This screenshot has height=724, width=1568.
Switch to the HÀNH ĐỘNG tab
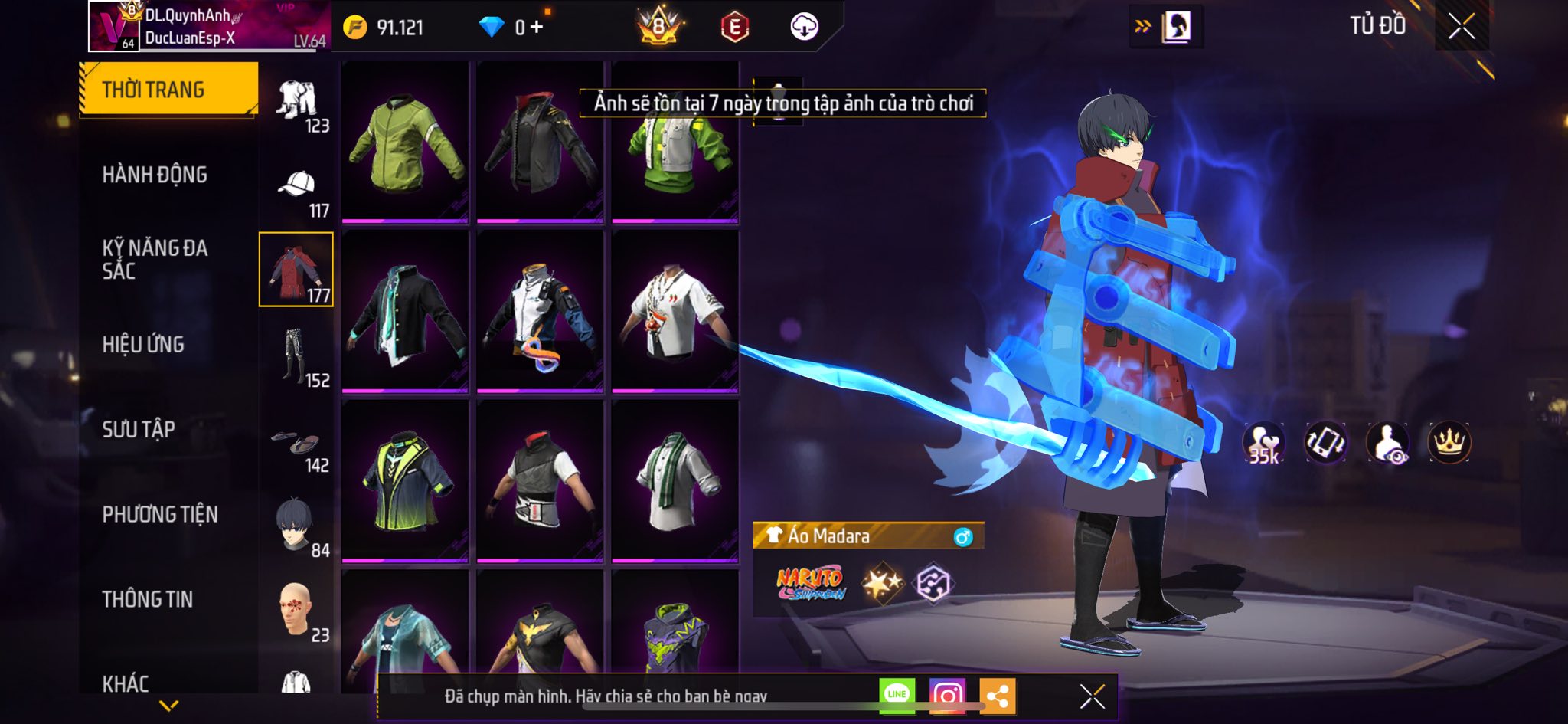[155, 175]
